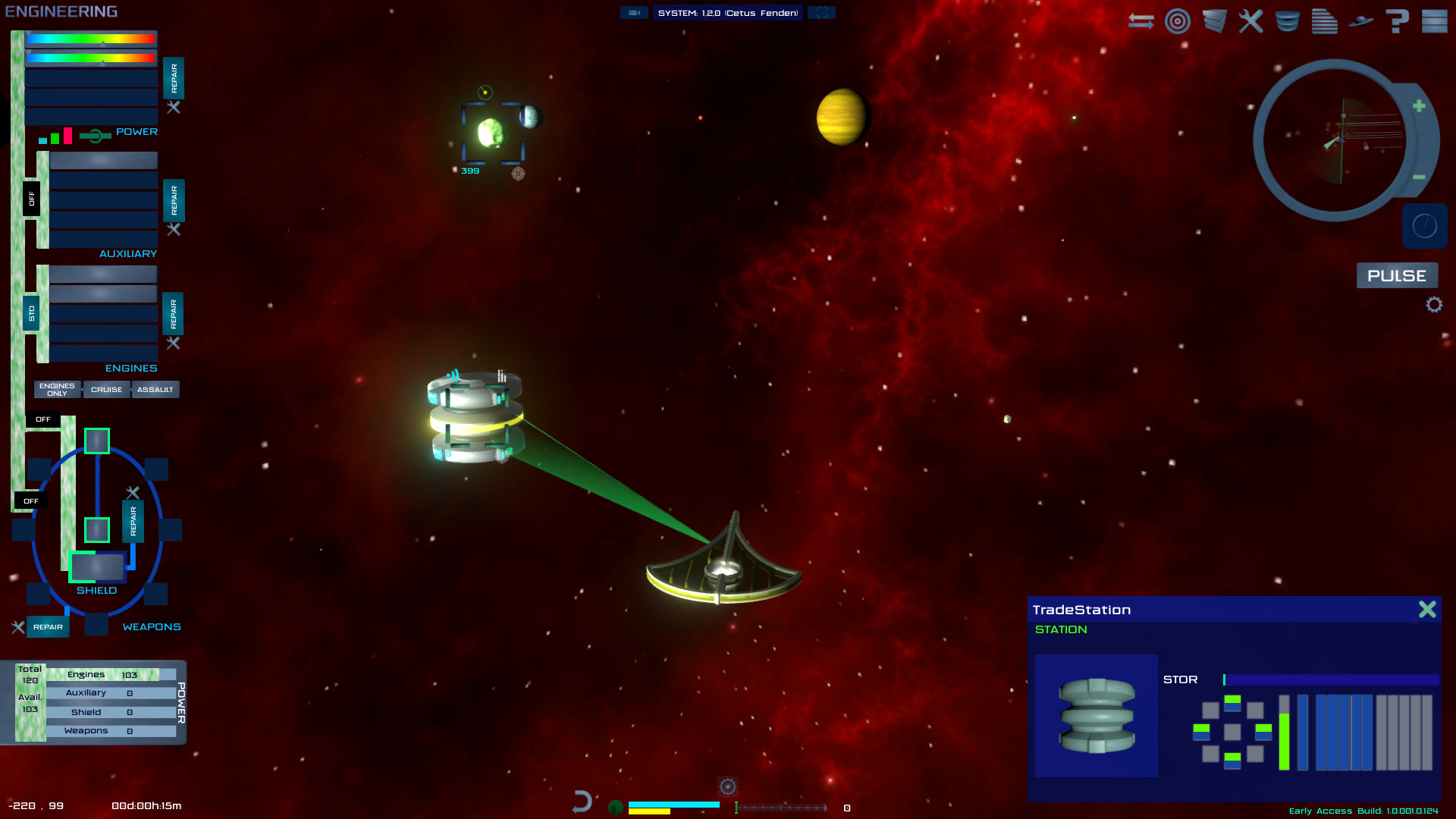Click the target reticle icon in the toolbar

coord(1177,21)
